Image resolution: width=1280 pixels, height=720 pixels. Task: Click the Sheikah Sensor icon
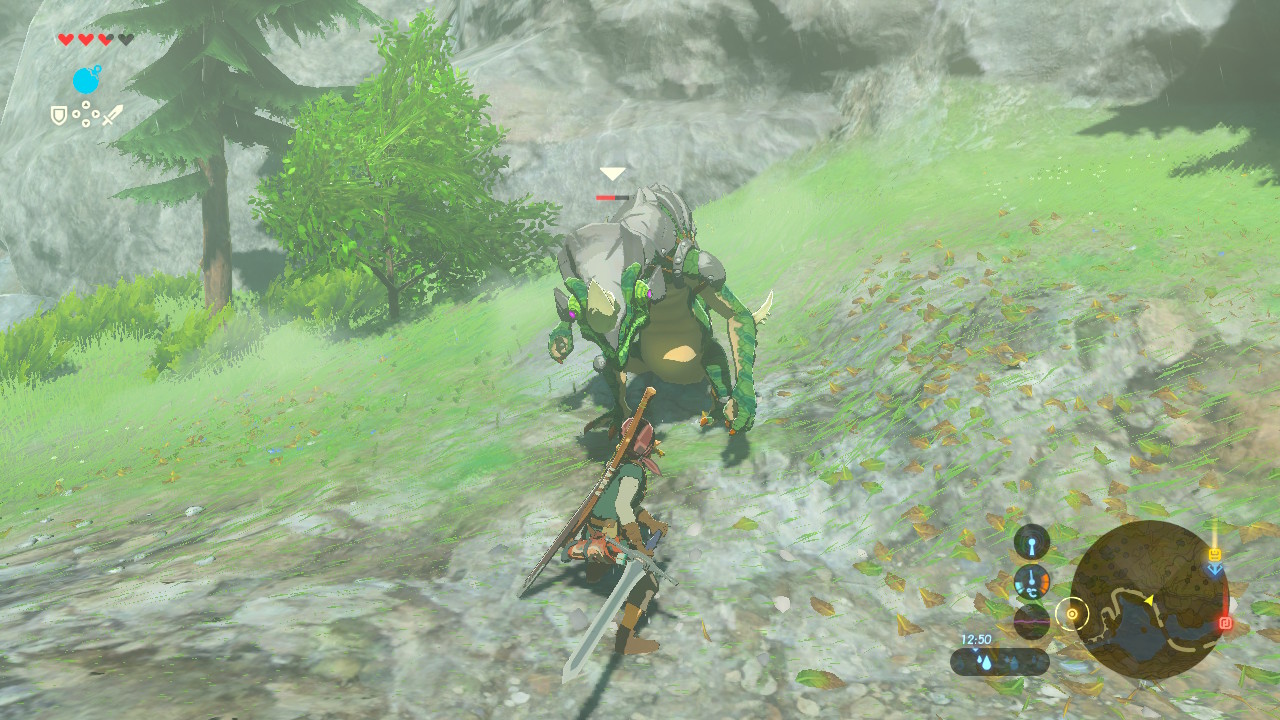click(x=1032, y=543)
